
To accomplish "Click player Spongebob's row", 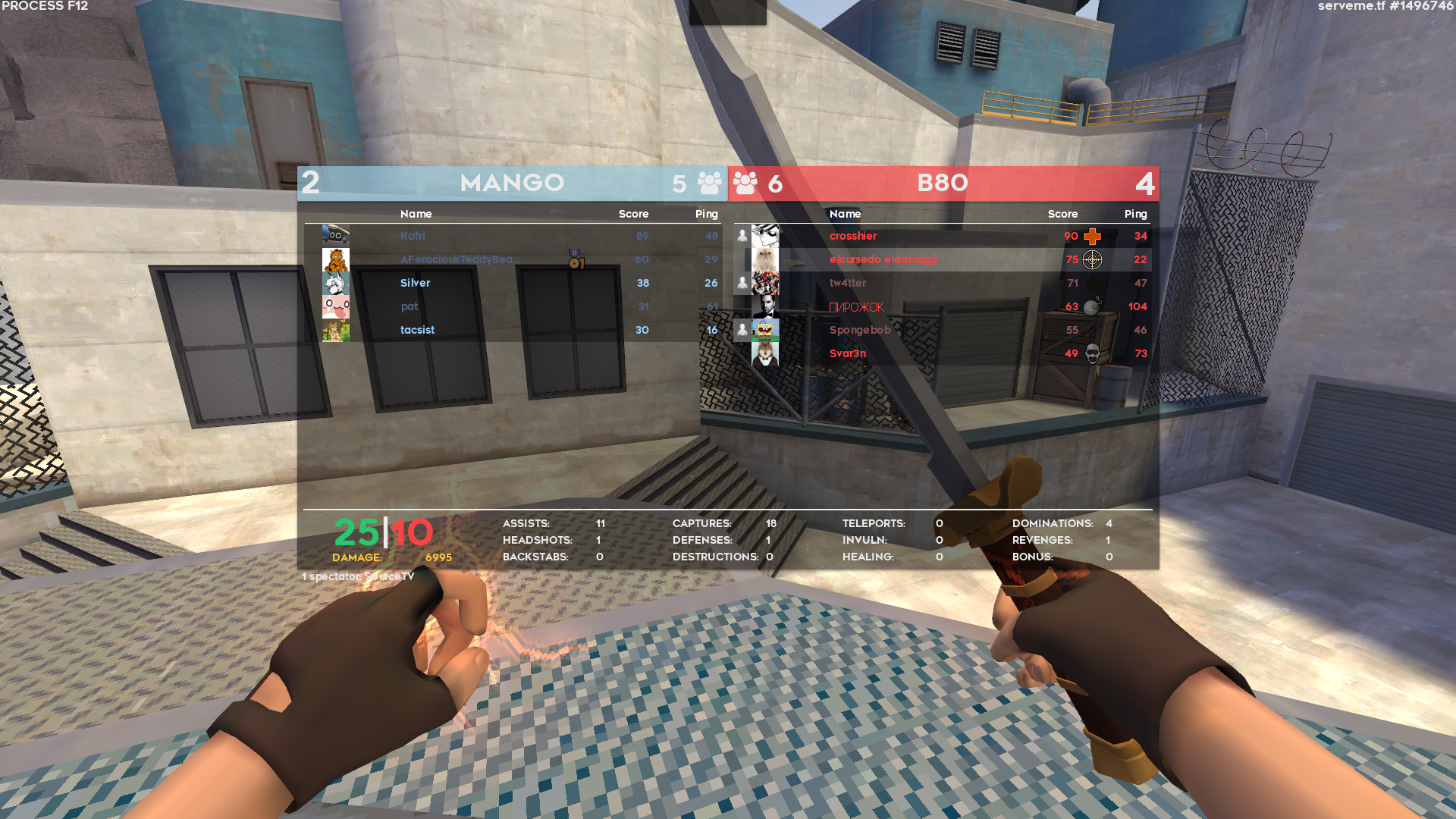I will coord(860,330).
